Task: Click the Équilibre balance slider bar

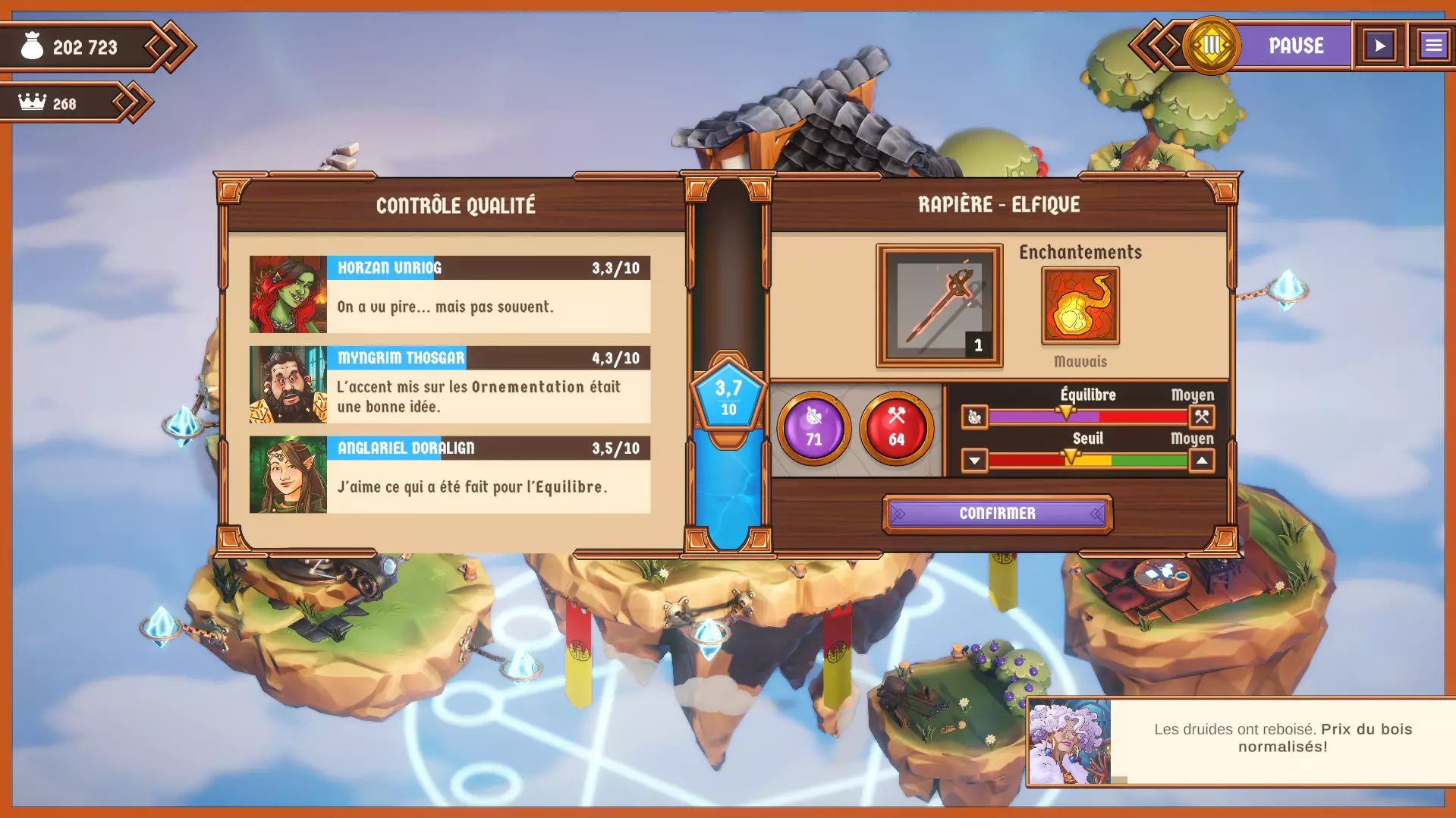Action: coord(1087,417)
